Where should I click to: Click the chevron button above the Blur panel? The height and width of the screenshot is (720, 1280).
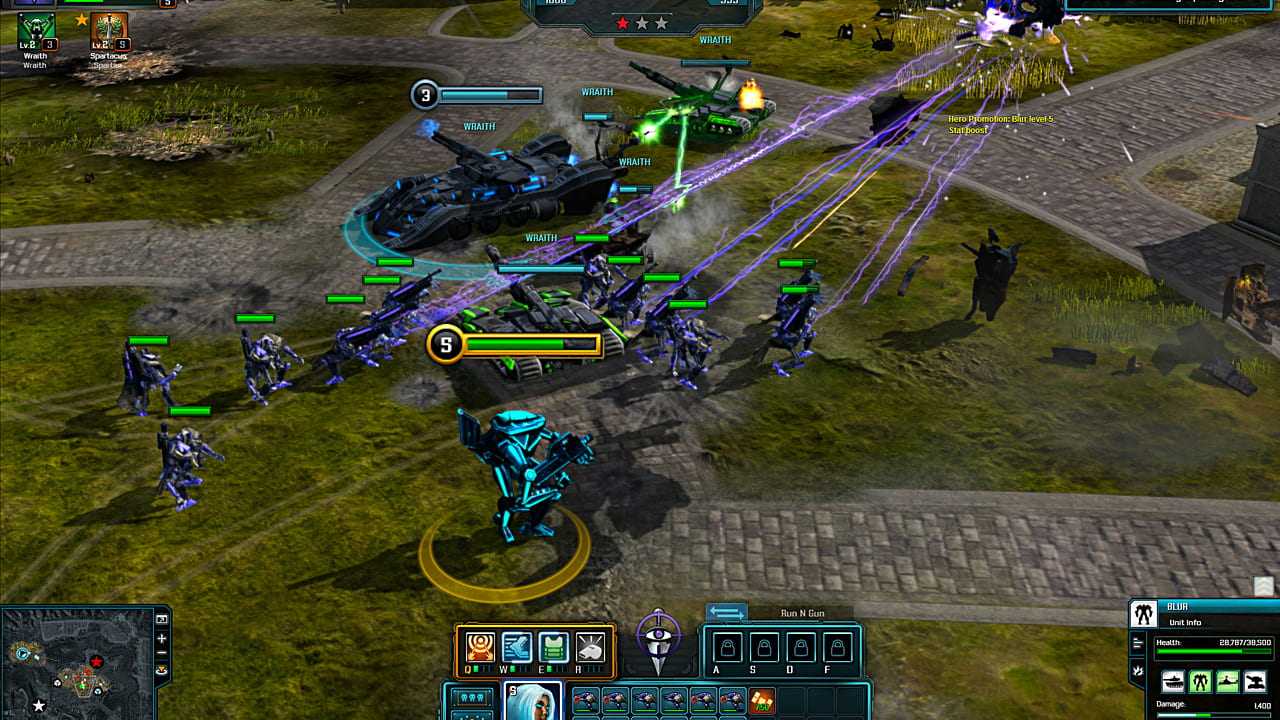pyautogui.click(x=1264, y=587)
